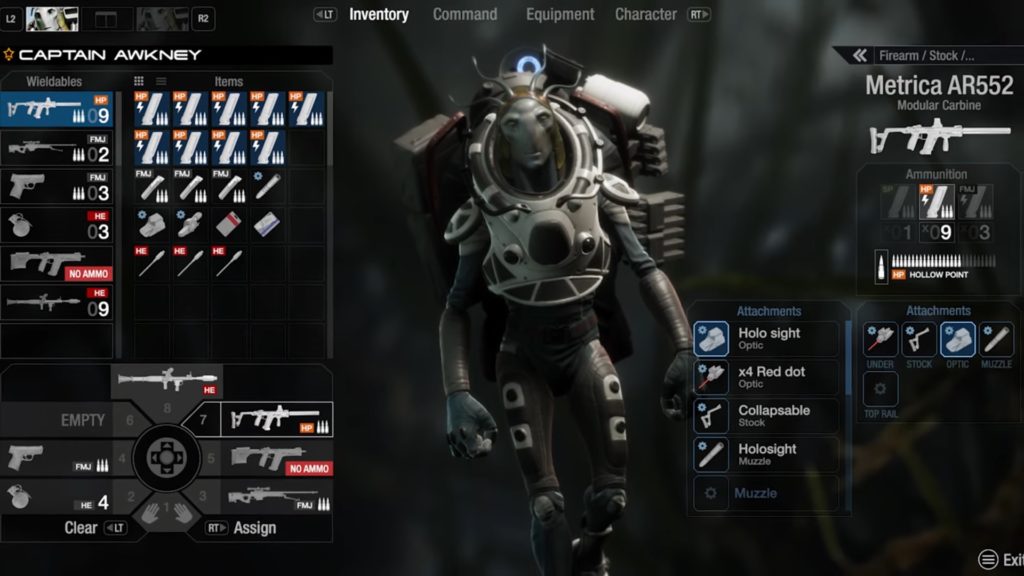This screenshot has height=576, width=1024.
Task: Select the Inventory tab
Action: pos(378,14)
